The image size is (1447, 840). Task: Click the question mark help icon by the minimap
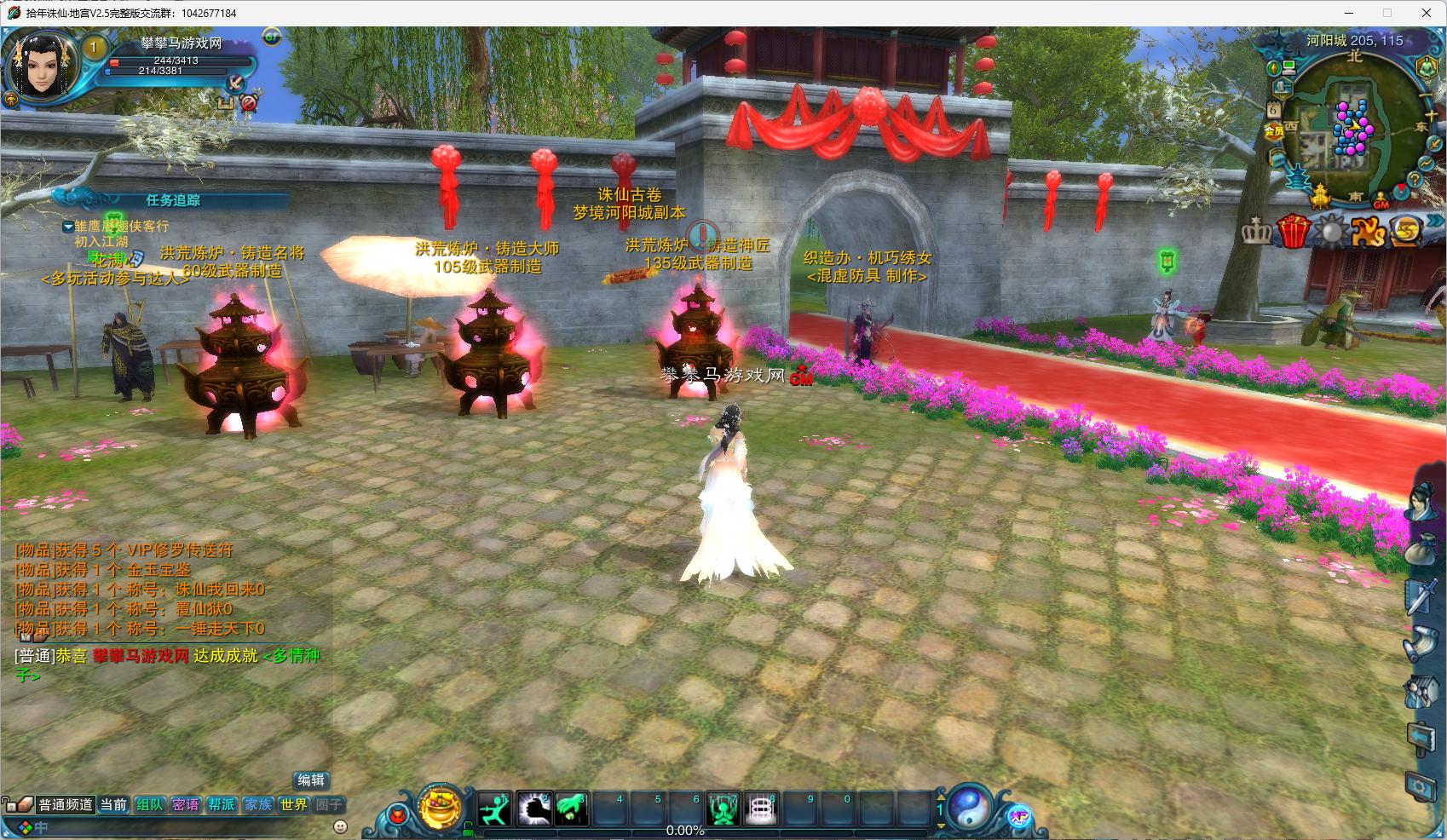point(1415,180)
